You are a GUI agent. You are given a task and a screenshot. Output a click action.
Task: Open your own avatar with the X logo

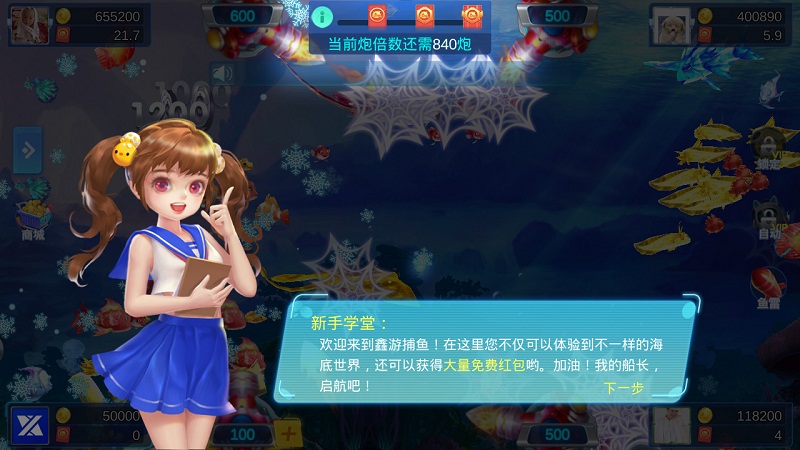pyautogui.click(x=30, y=425)
